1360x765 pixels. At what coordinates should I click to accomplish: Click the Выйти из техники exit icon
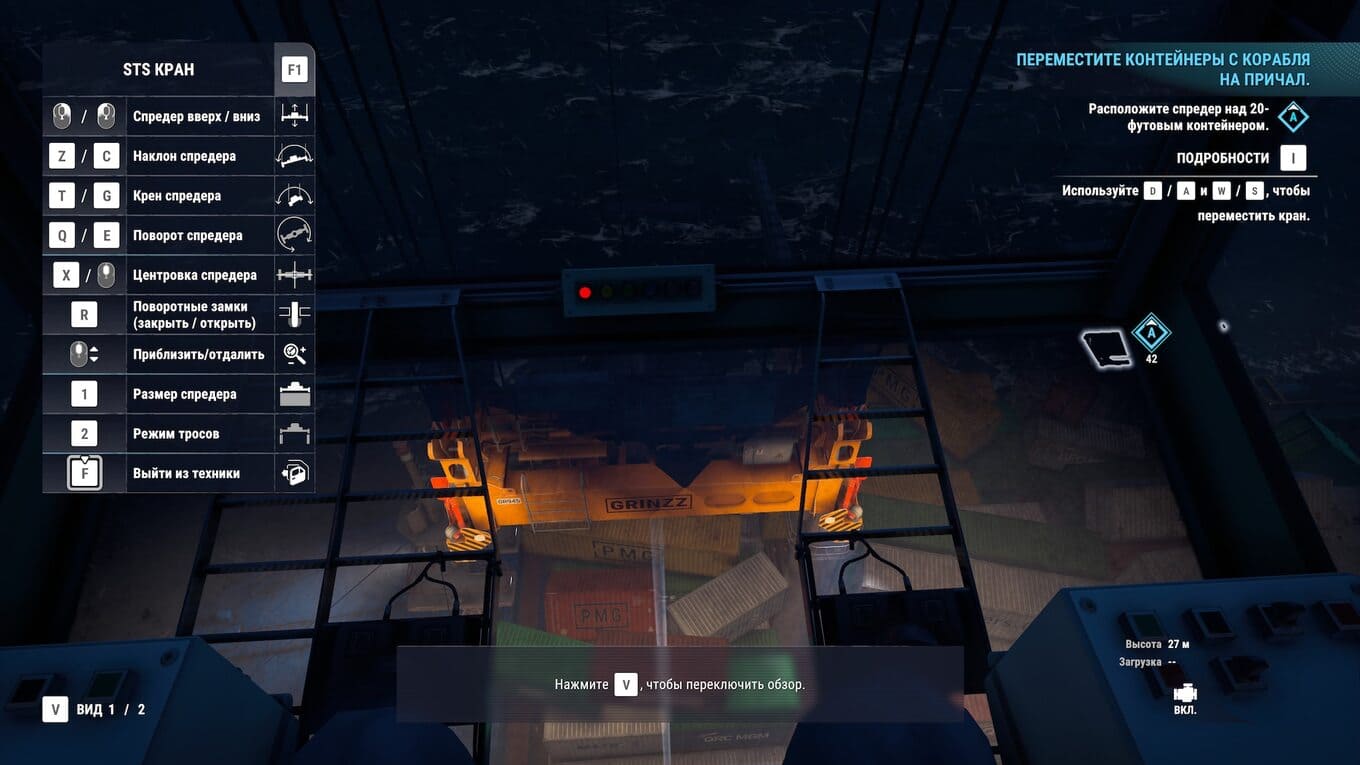[295, 473]
